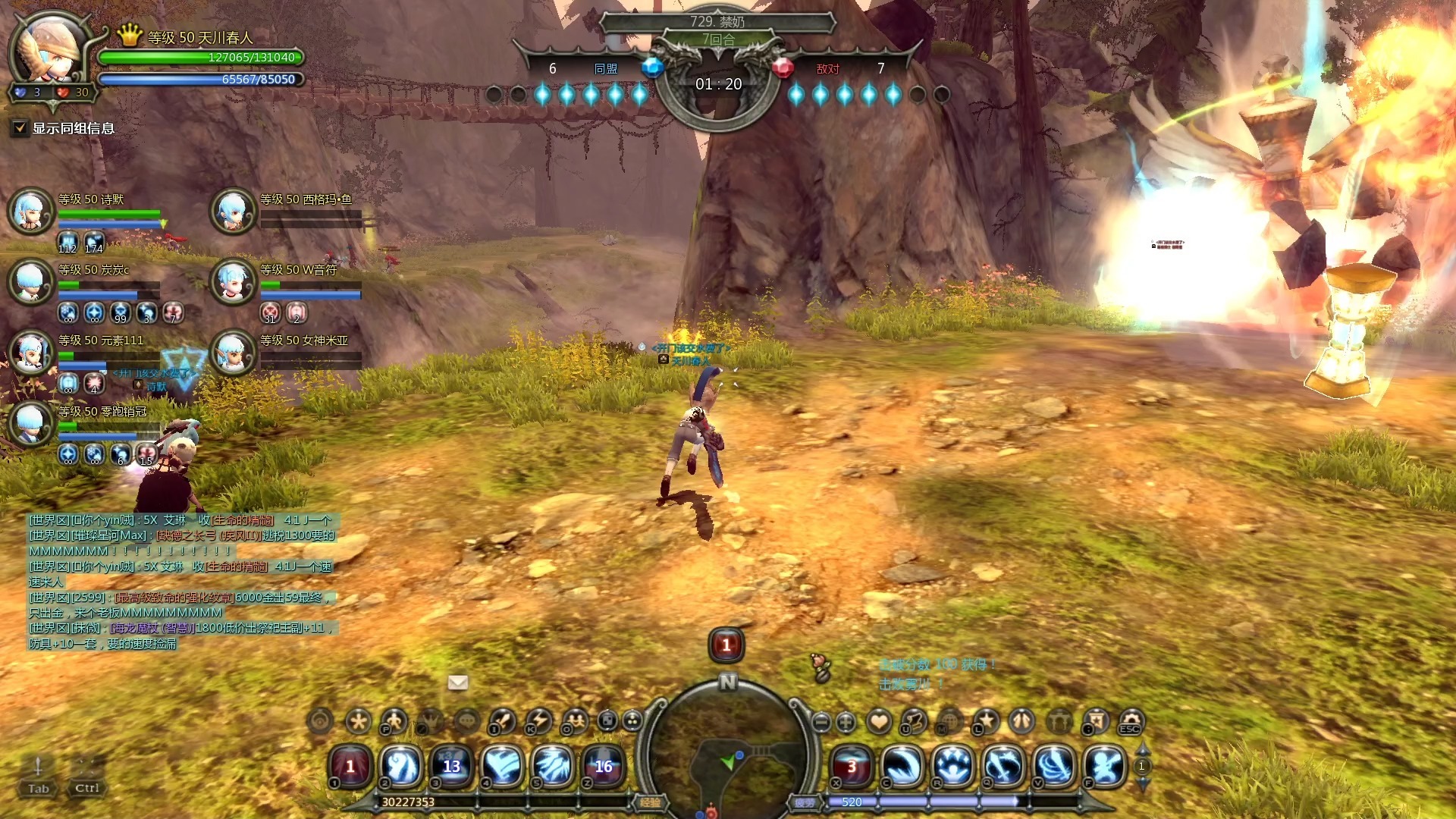
Task: Open the sword inventory menu icon
Action: 503,720
